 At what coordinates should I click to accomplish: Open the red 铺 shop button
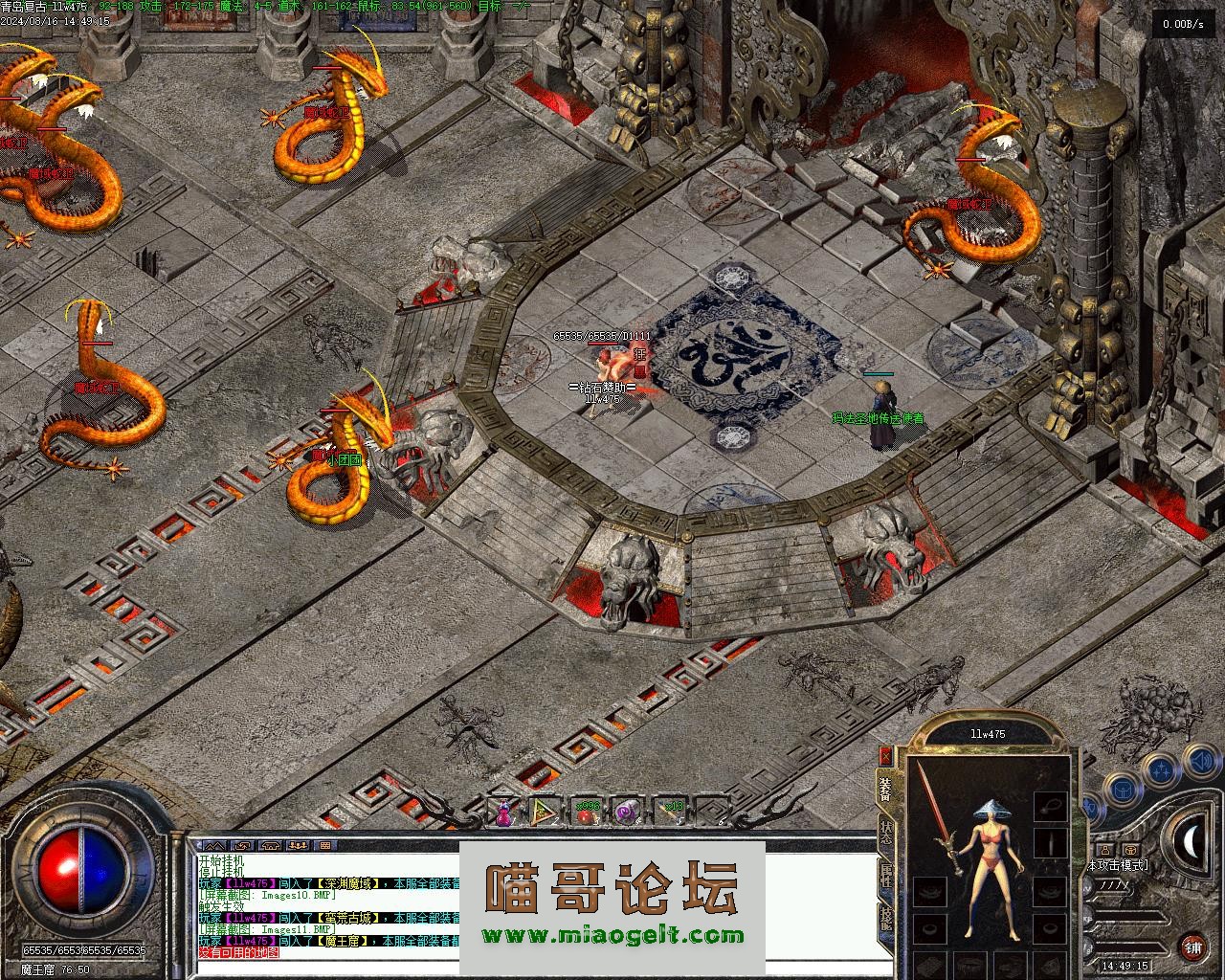[x=1192, y=948]
